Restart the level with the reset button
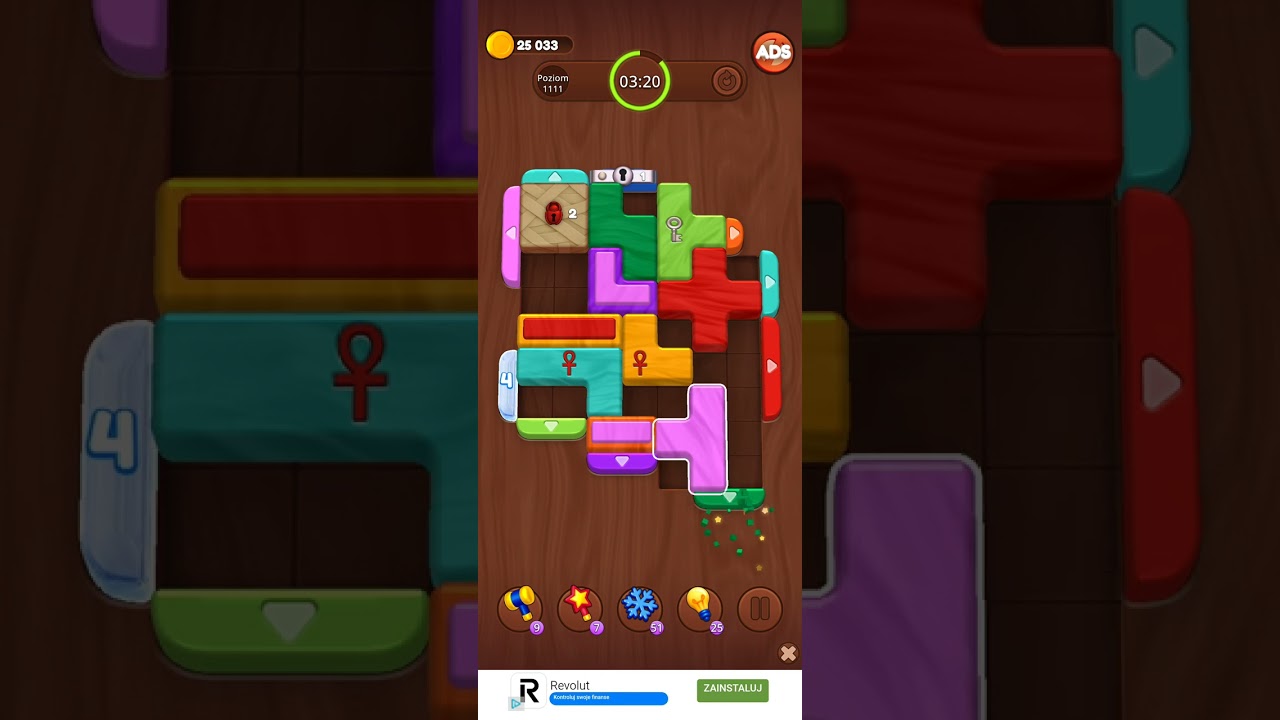The height and width of the screenshot is (720, 1280). (727, 81)
